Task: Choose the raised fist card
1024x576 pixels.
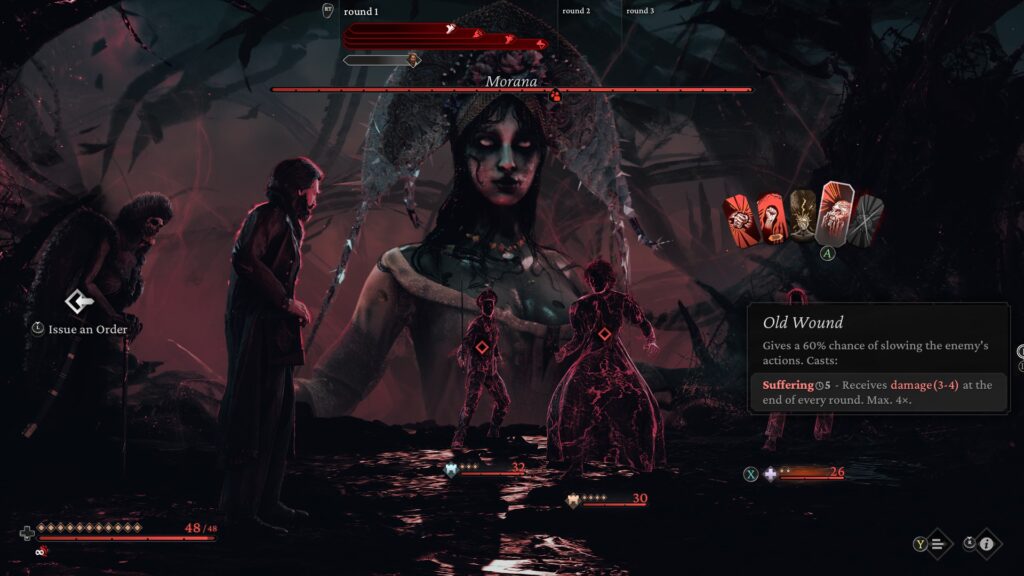Action: (771, 216)
